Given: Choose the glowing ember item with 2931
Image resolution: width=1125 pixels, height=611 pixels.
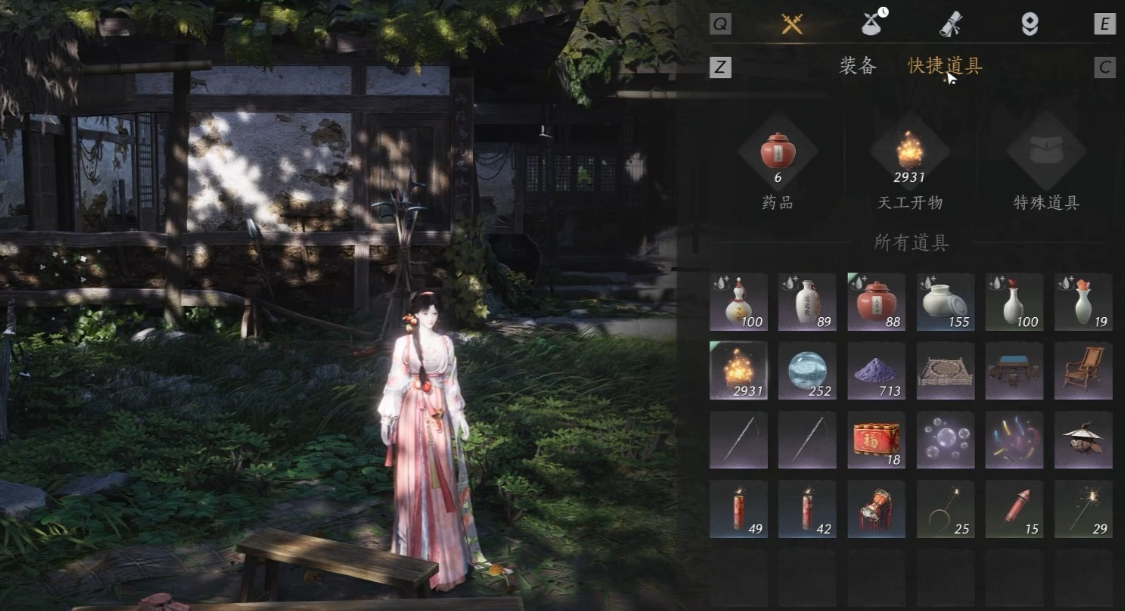Looking at the screenshot, I should click(x=739, y=371).
